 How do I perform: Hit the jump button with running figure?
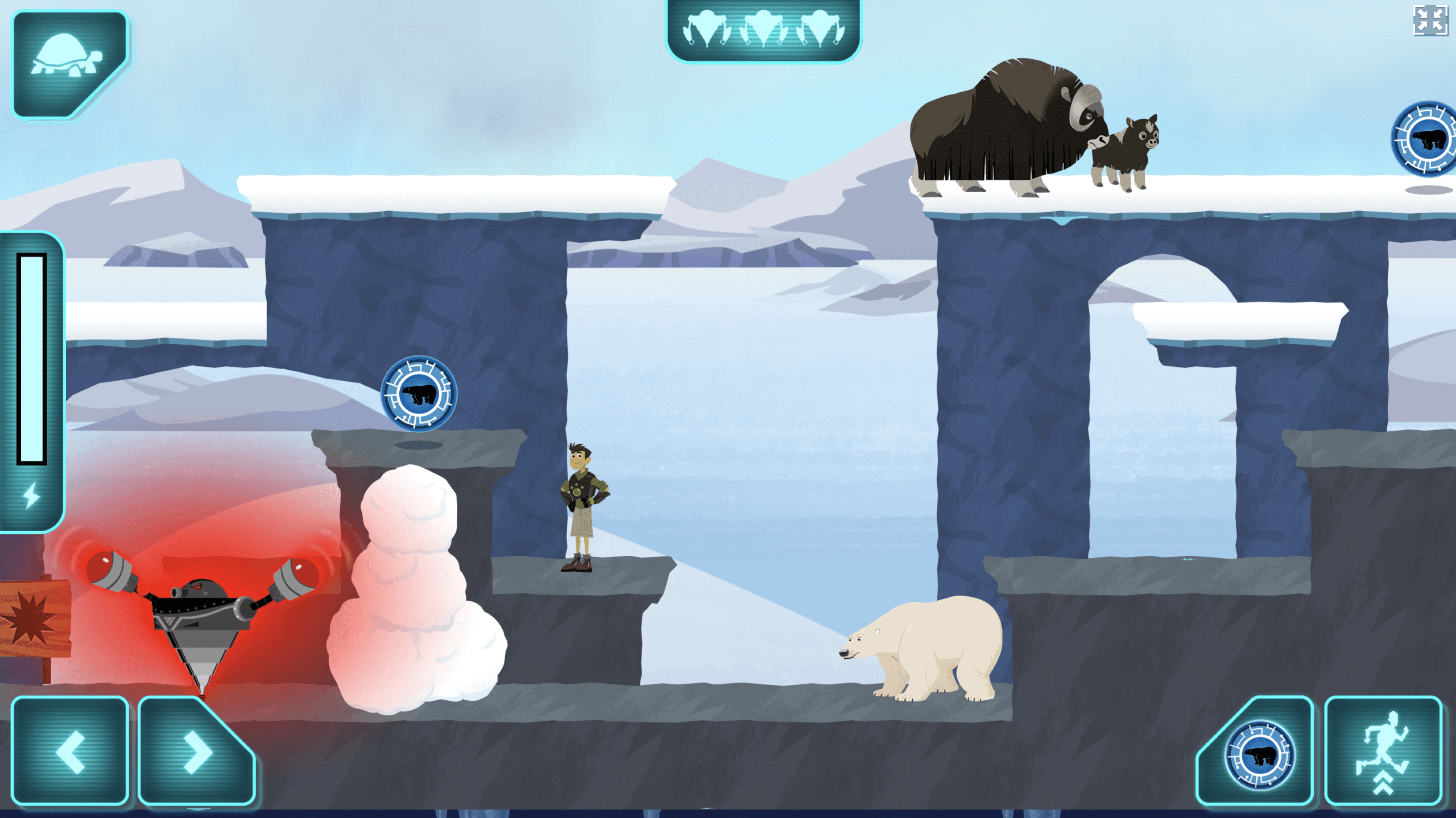click(1383, 751)
